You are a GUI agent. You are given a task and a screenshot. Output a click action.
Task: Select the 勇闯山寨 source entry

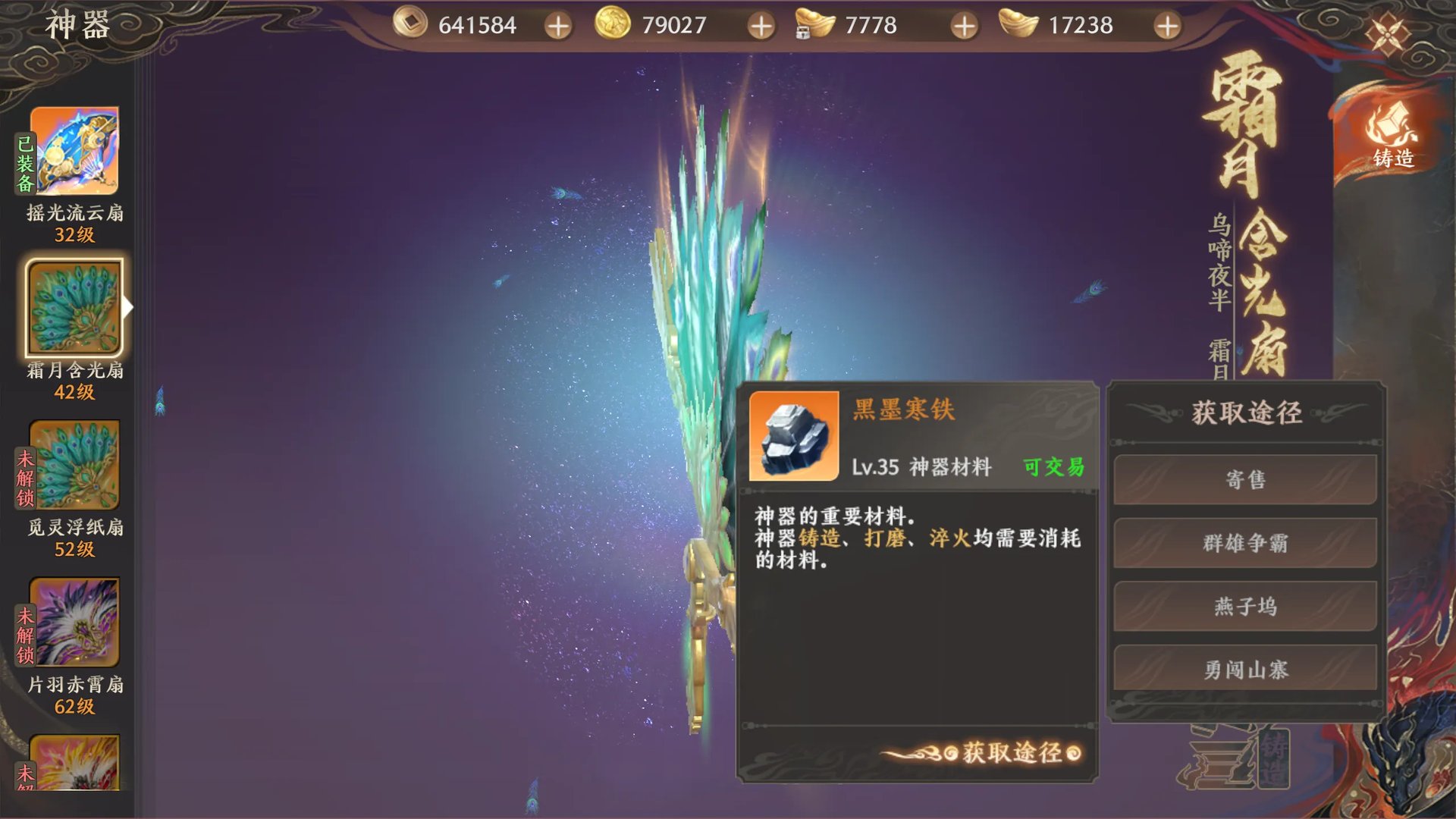pyautogui.click(x=1244, y=670)
